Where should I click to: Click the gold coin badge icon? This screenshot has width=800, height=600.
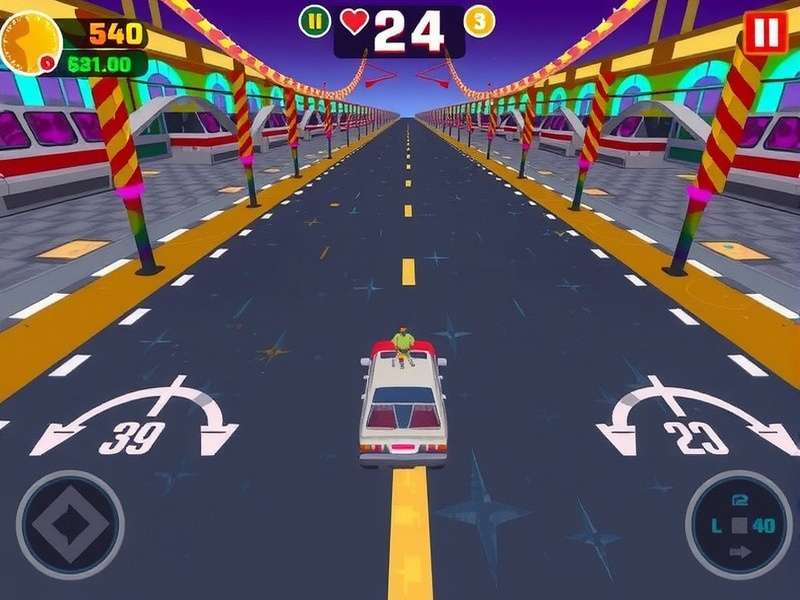[480, 21]
